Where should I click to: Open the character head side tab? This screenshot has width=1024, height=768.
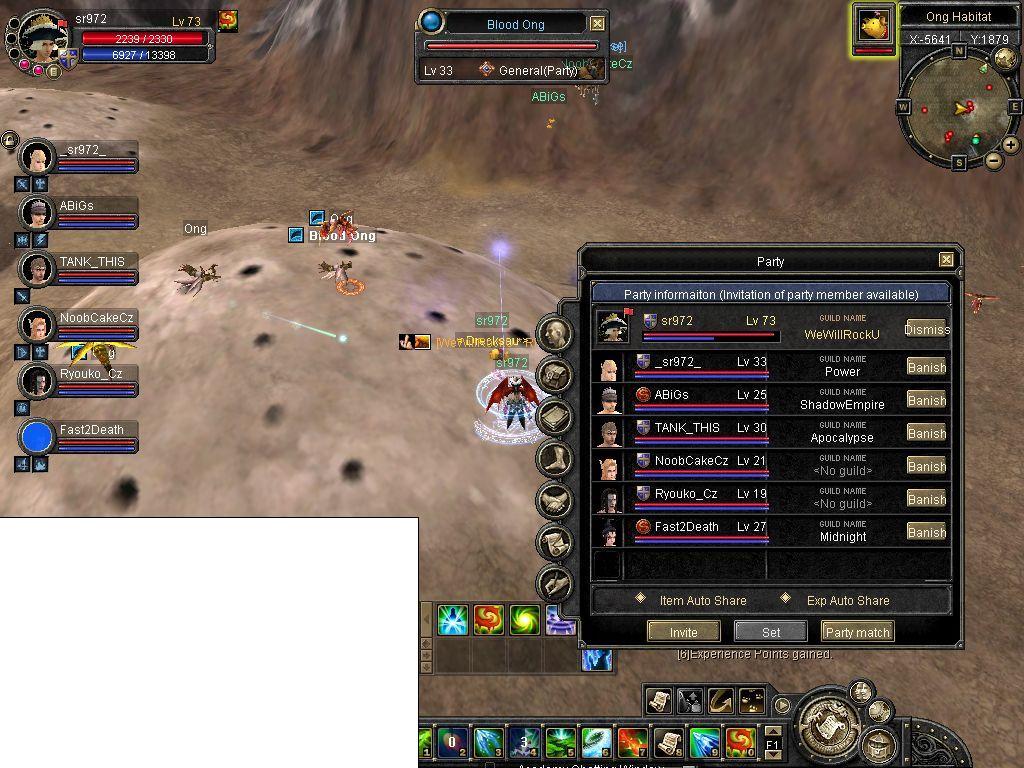click(555, 334)
